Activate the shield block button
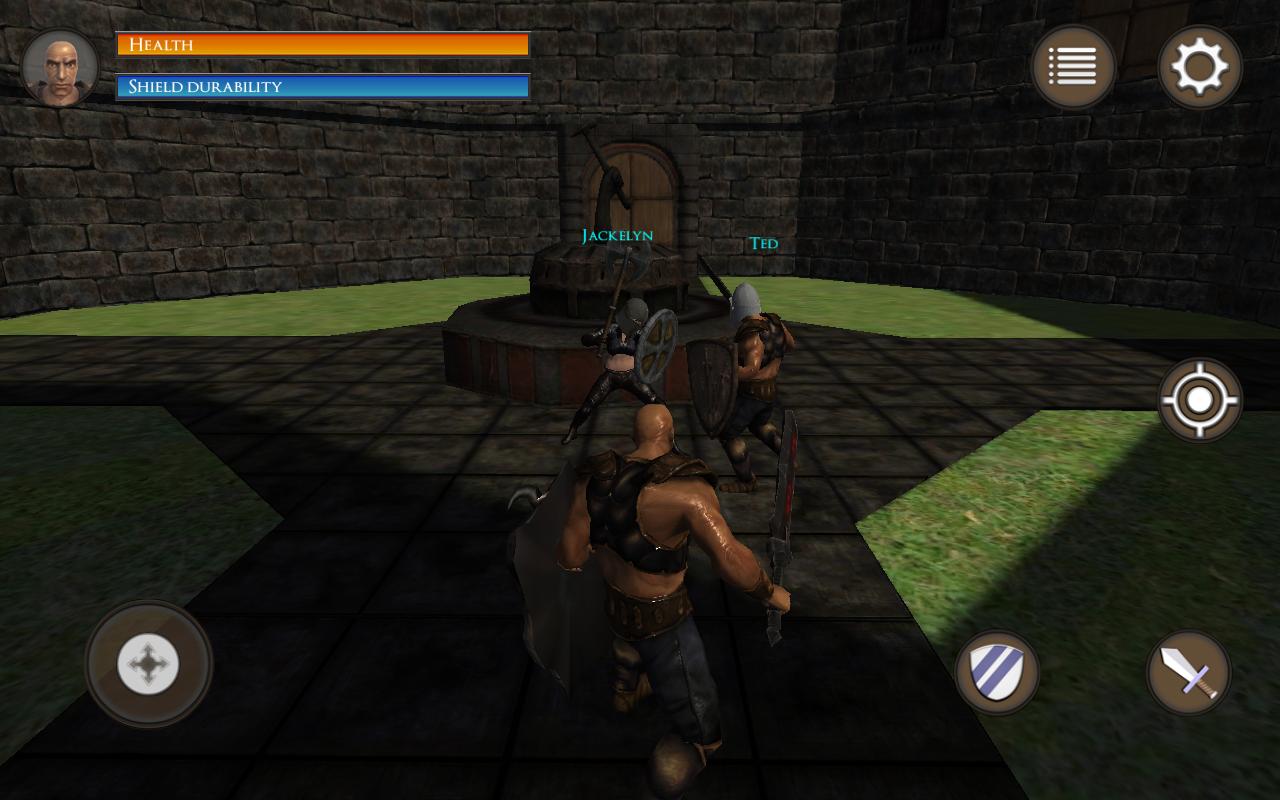Image resolution: width=1280 pixels, height=800 pixels. 996,672
